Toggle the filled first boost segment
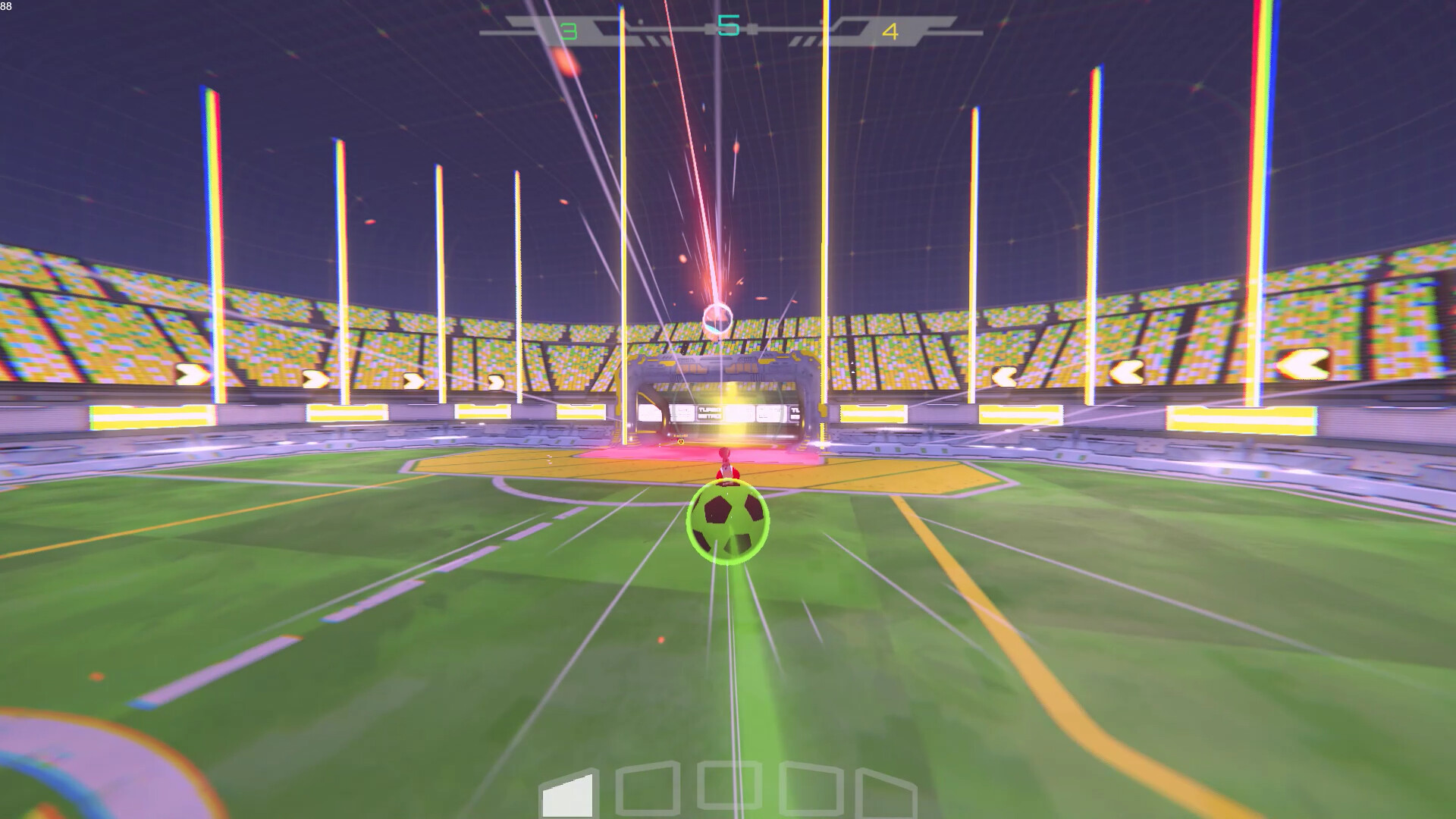The width and height of the screenshot is (1456, 819). click(567, 793)
